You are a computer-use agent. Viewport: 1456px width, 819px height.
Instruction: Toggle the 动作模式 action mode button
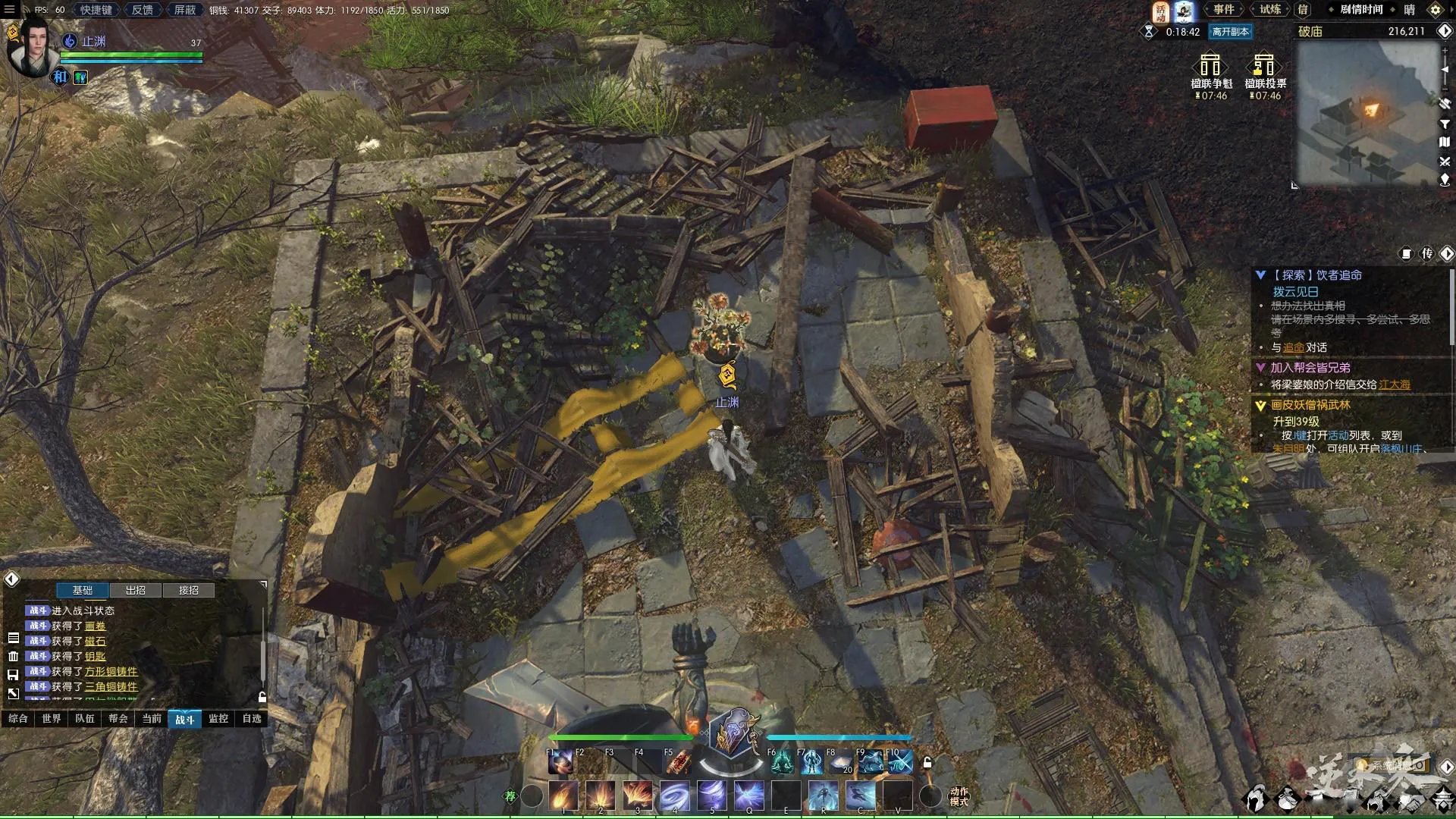coord(959,796)
